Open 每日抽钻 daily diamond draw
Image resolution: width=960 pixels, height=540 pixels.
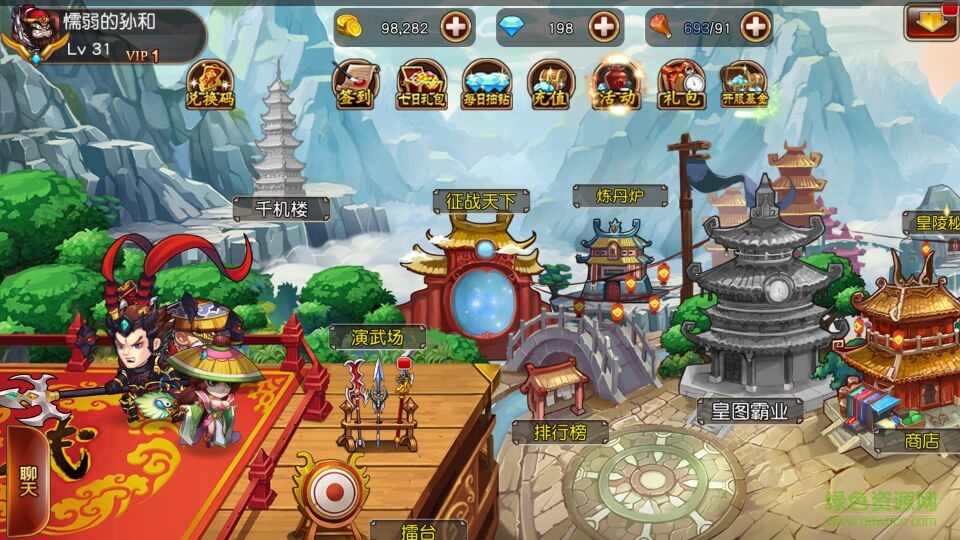coord(487,84)
